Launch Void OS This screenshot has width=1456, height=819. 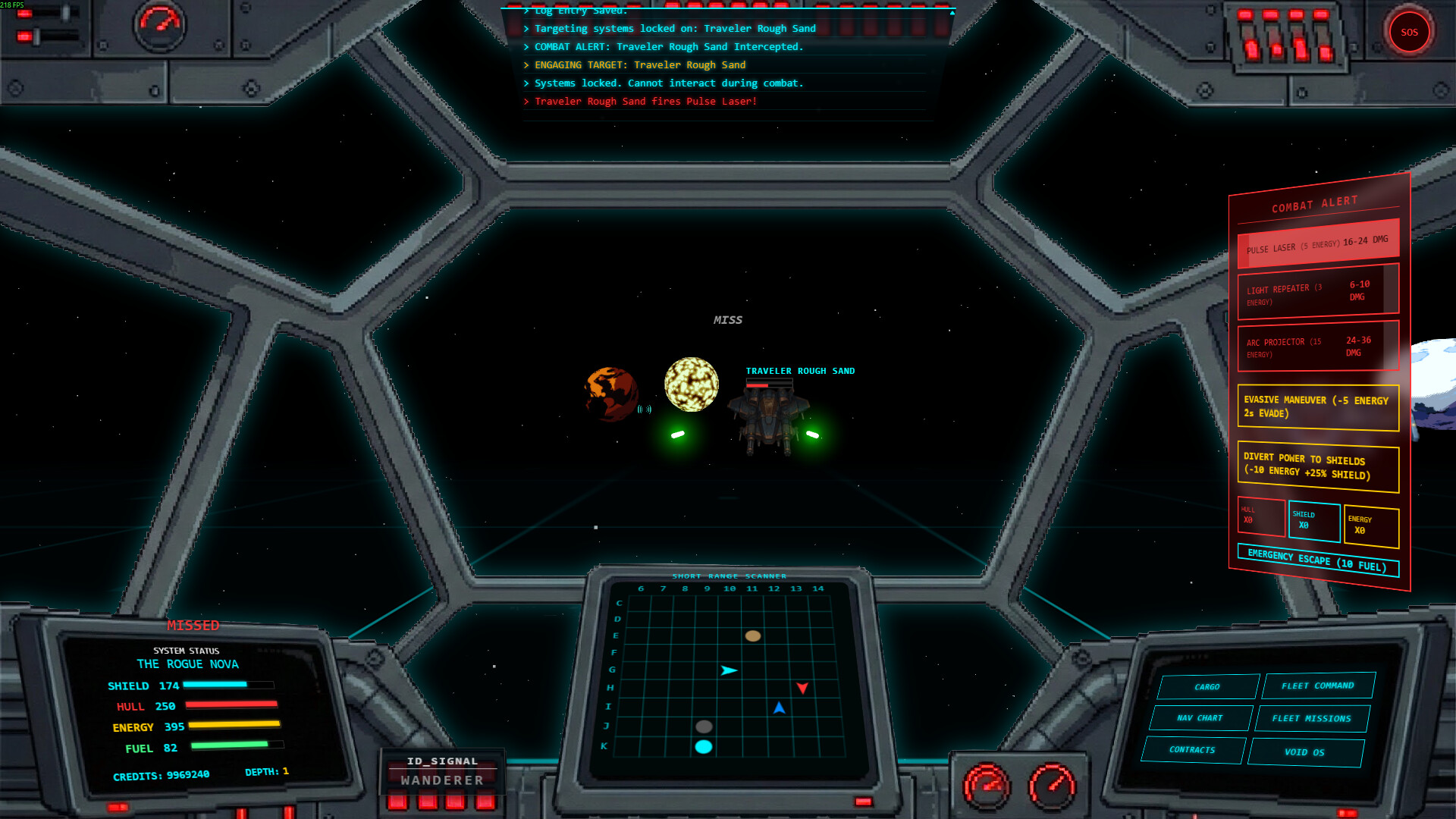pyautogui.click(x=1304, y=752)
